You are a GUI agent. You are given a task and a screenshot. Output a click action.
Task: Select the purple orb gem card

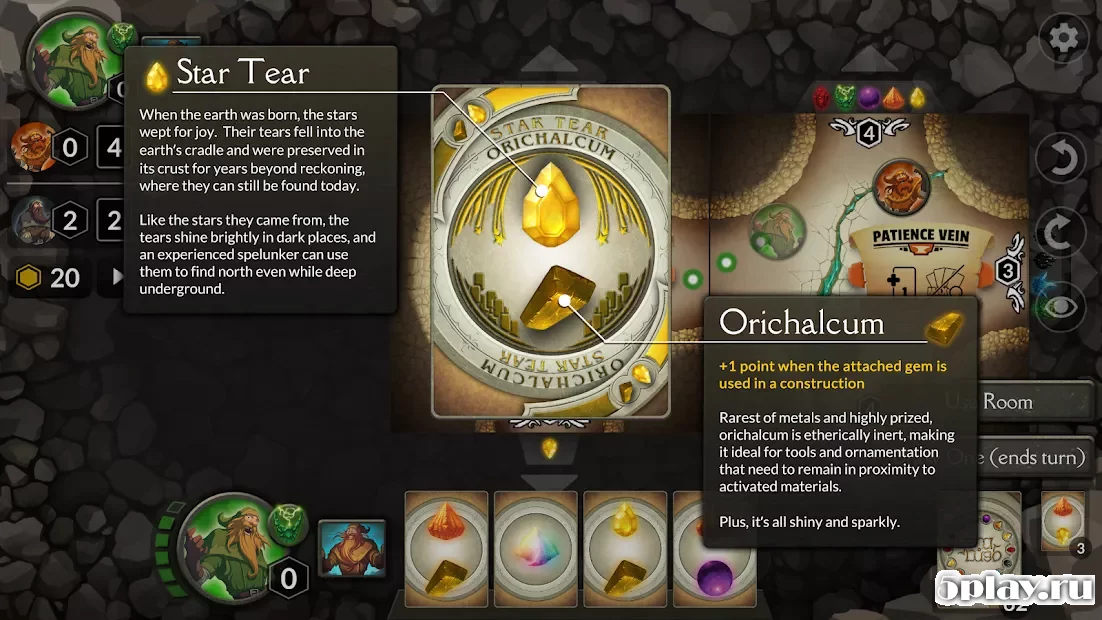[690, 548]
